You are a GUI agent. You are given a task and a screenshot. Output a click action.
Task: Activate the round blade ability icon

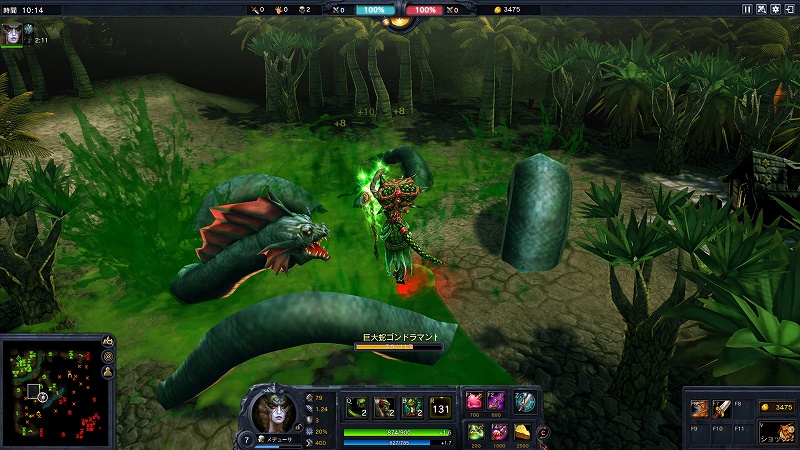[525, 401]
